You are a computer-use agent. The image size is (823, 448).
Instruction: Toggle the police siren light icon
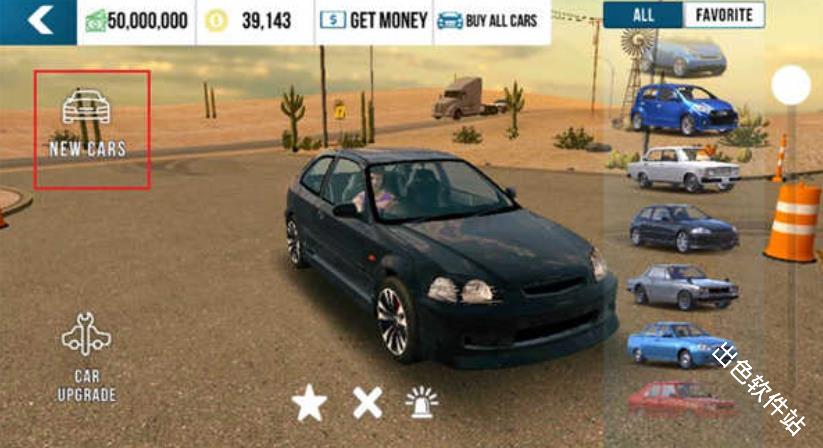point(422,402)
